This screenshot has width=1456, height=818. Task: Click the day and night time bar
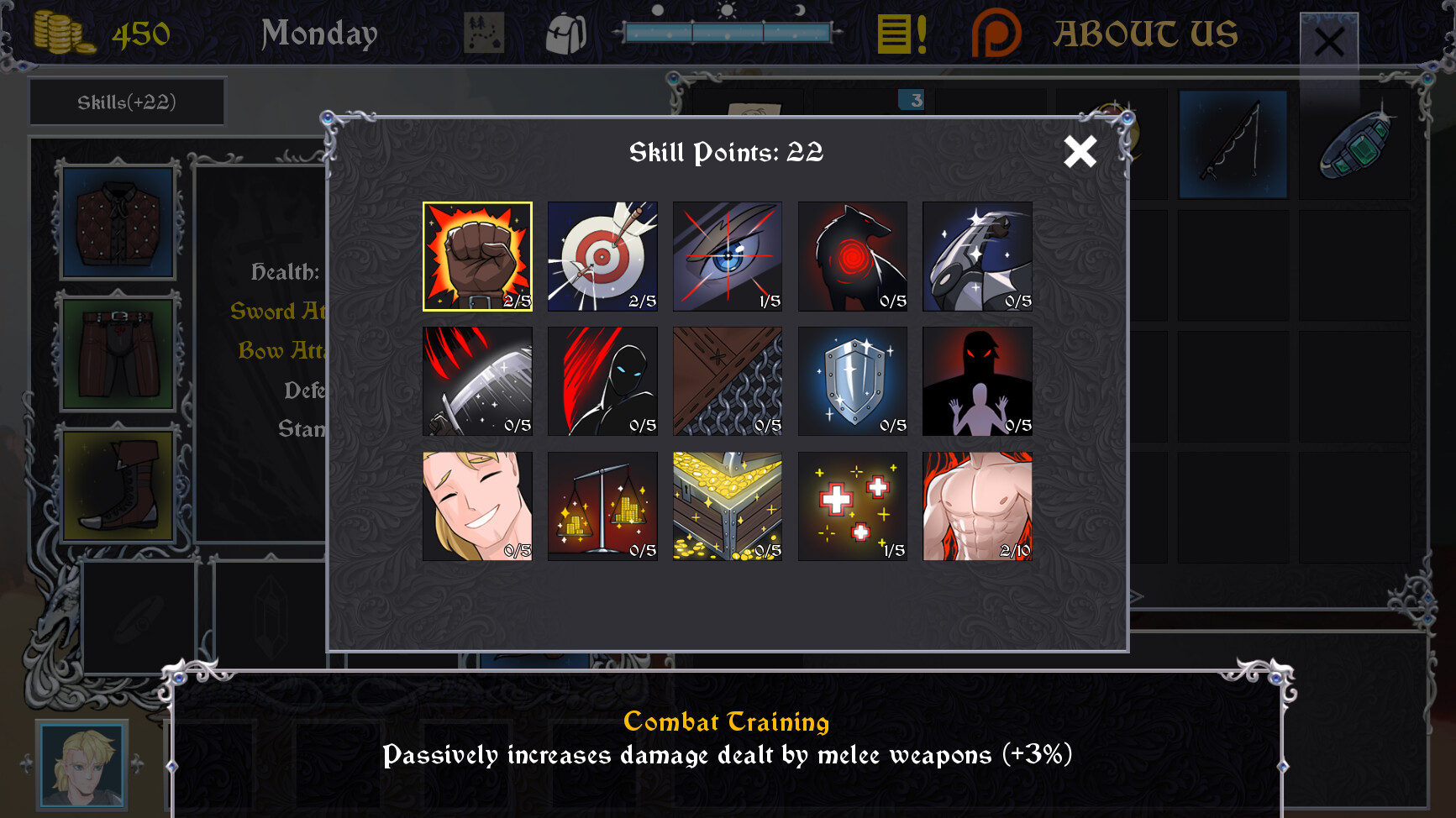click(729, 34)
